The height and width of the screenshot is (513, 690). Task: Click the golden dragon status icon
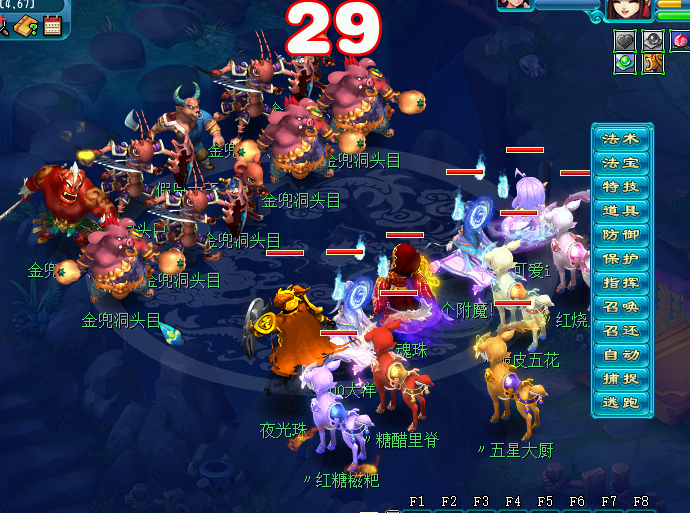coord(652,63)
